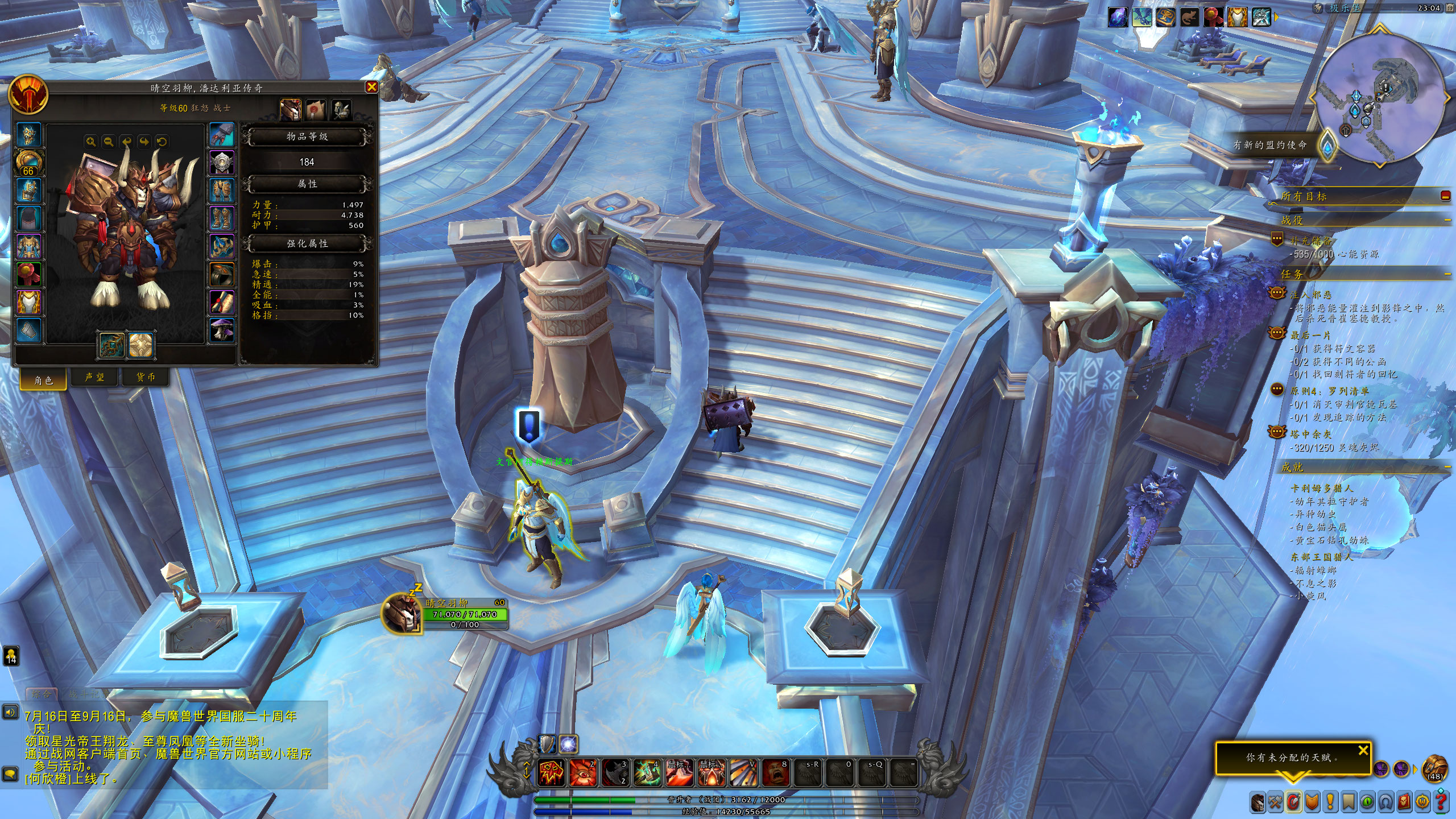Reset the character model rotation
Viewport: 1456px width, 819px height.
pyautogui.click(x=162, y=142)
